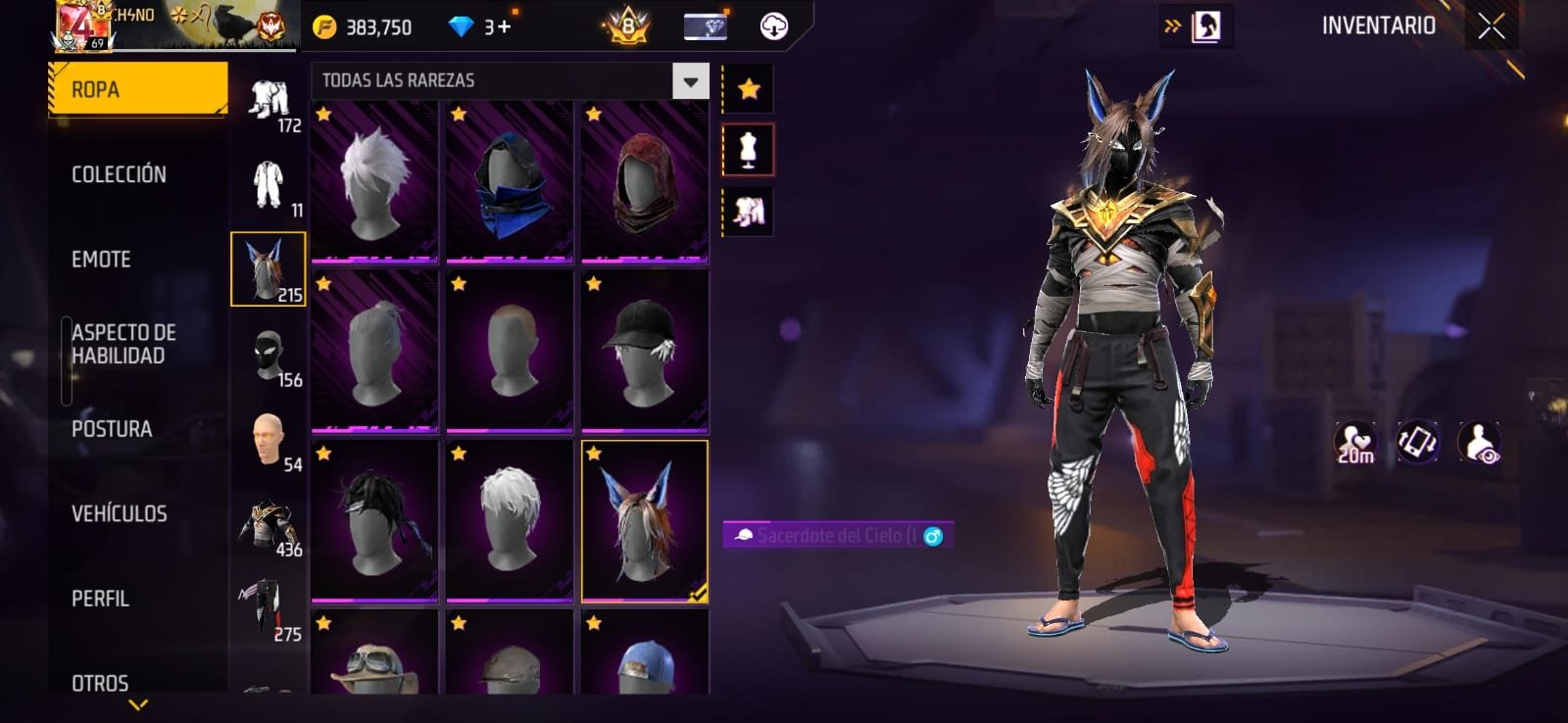Select Aspecto de Habilidad category
Image resolution: width=1568 pixels, height=723 pixels.
click(x=123, y=344)
